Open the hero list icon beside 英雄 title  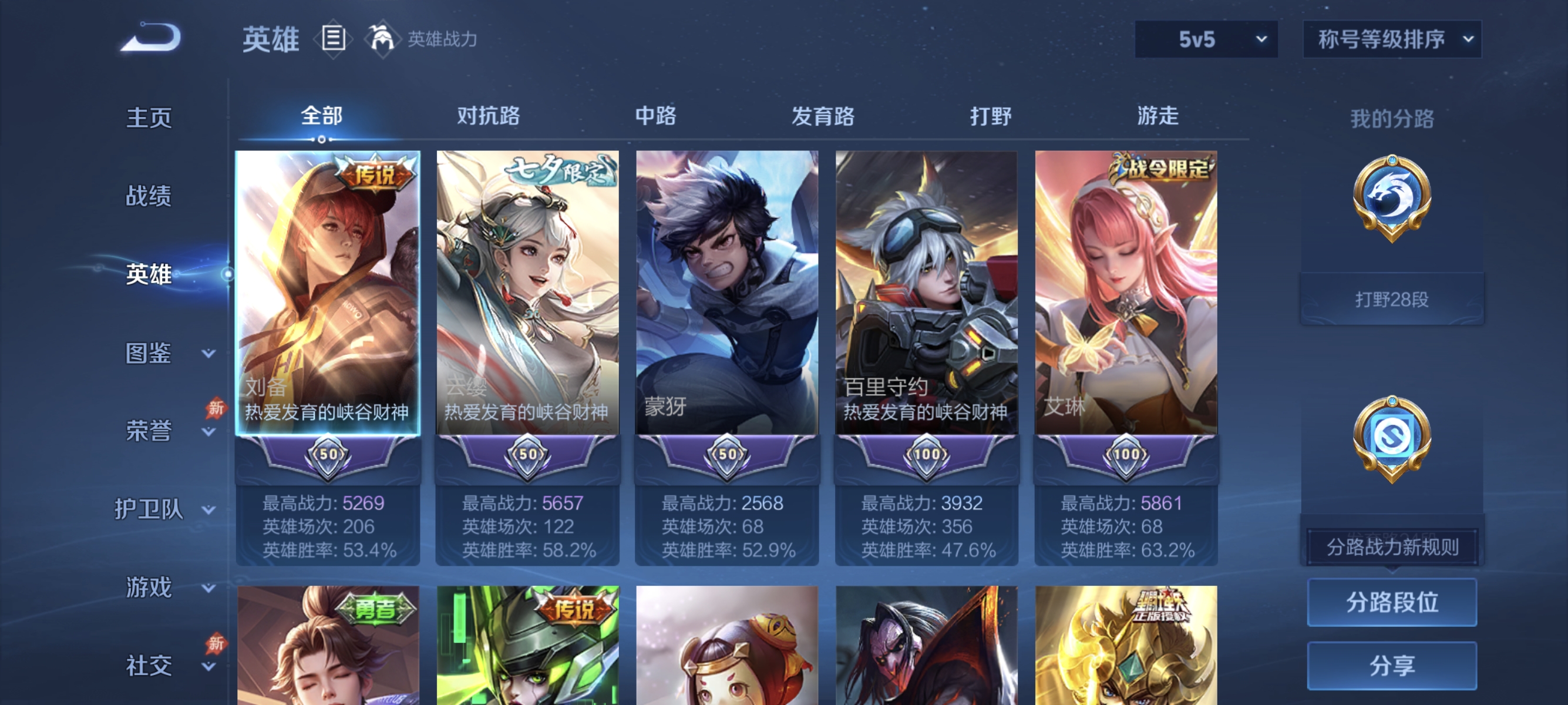(332, 38)
